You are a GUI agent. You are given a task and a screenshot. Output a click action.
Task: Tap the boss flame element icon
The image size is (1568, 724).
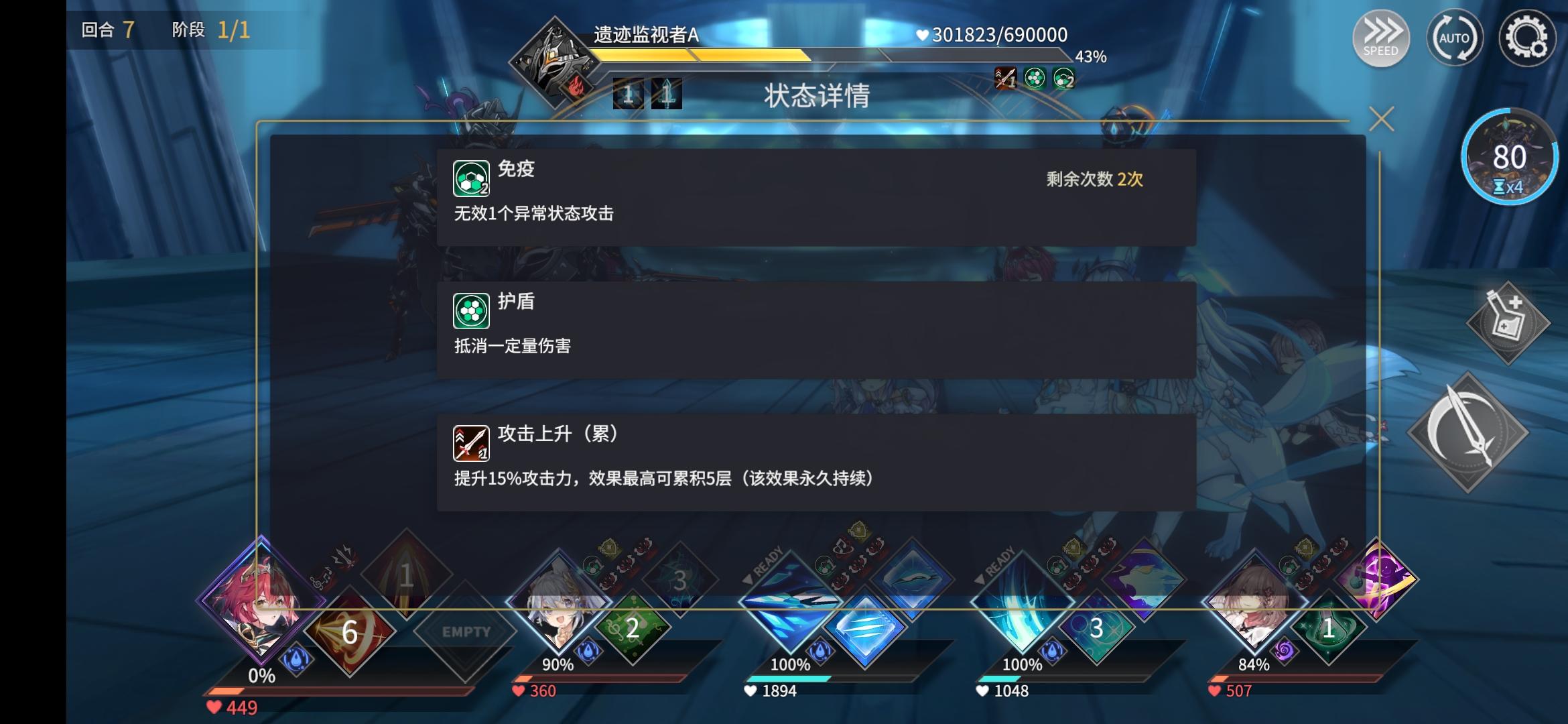(578, 87)
